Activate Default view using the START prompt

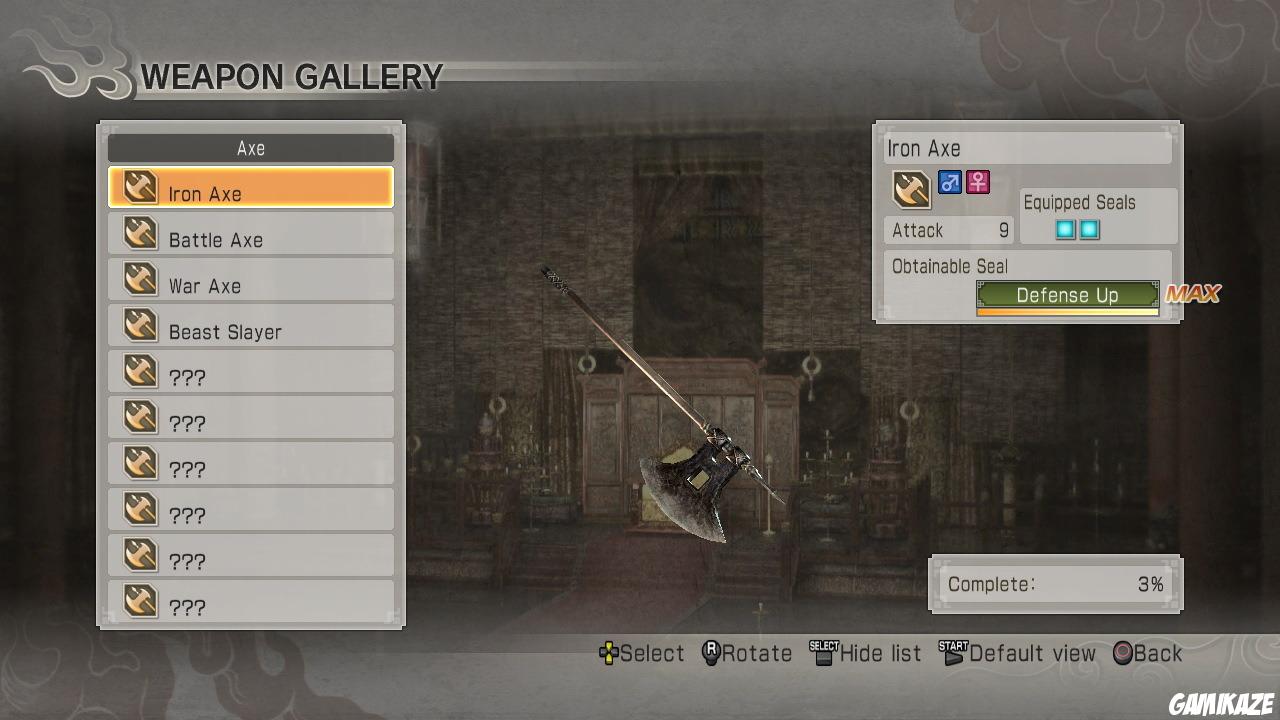point(1019,653)
